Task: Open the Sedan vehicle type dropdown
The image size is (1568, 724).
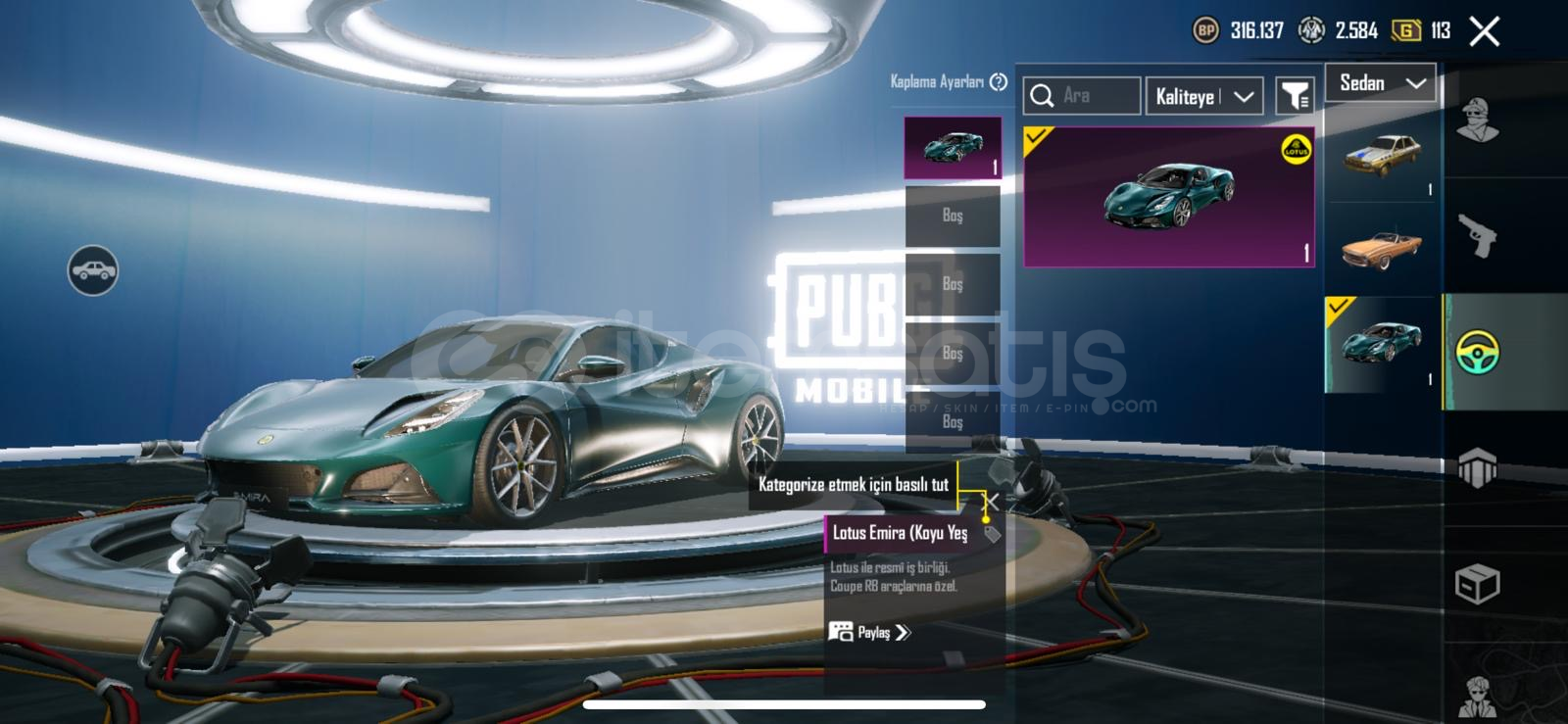Action: click(x=1381, y=83)
